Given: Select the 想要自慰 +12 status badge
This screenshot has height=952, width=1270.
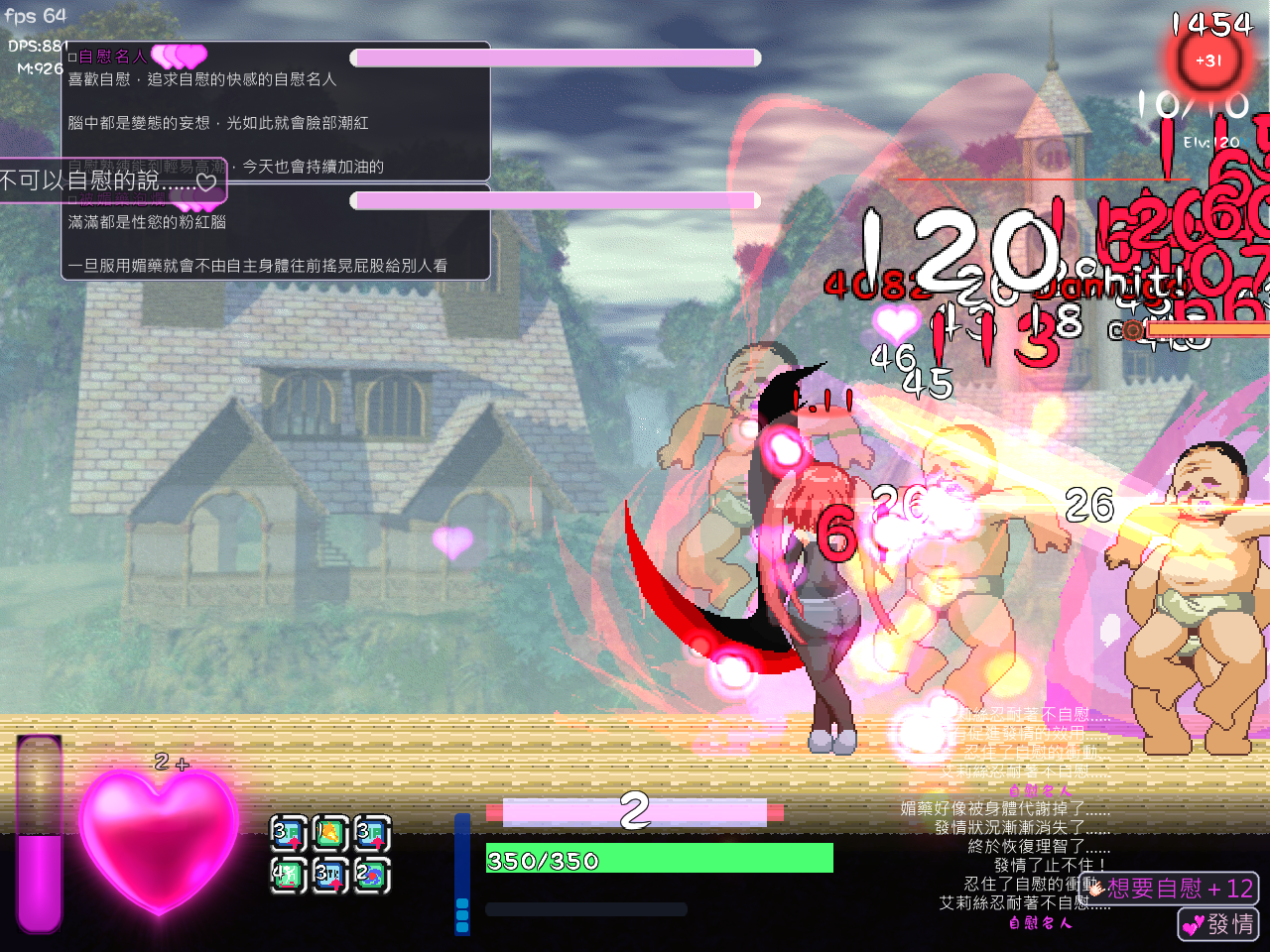Looking at the screenshot, I should [x=1174, y=888].
